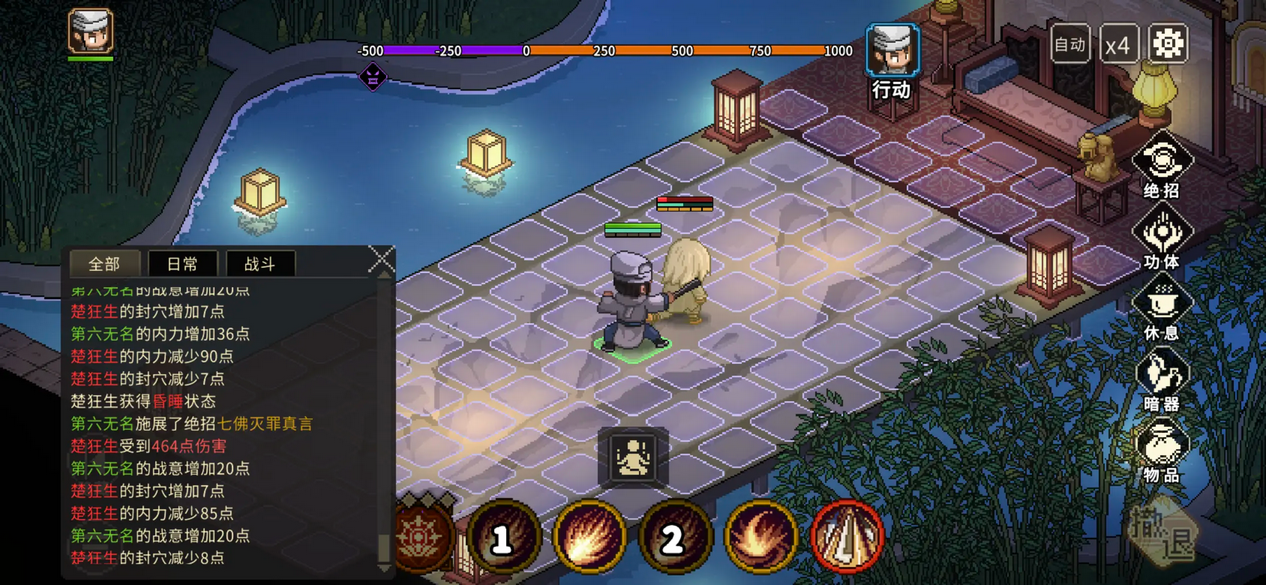Click the player portrait with headband
This screenshot has height=585, width=1266.
coord(90,32)
